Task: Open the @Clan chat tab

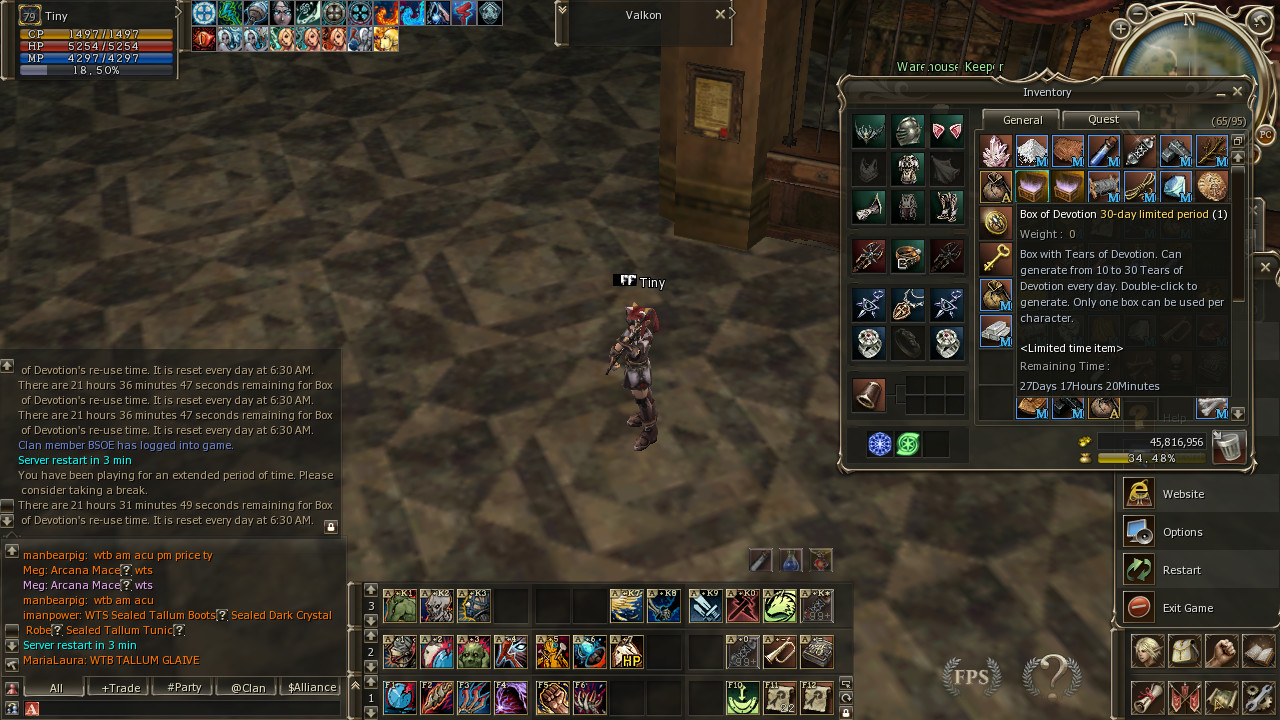Action: (248, 688)
